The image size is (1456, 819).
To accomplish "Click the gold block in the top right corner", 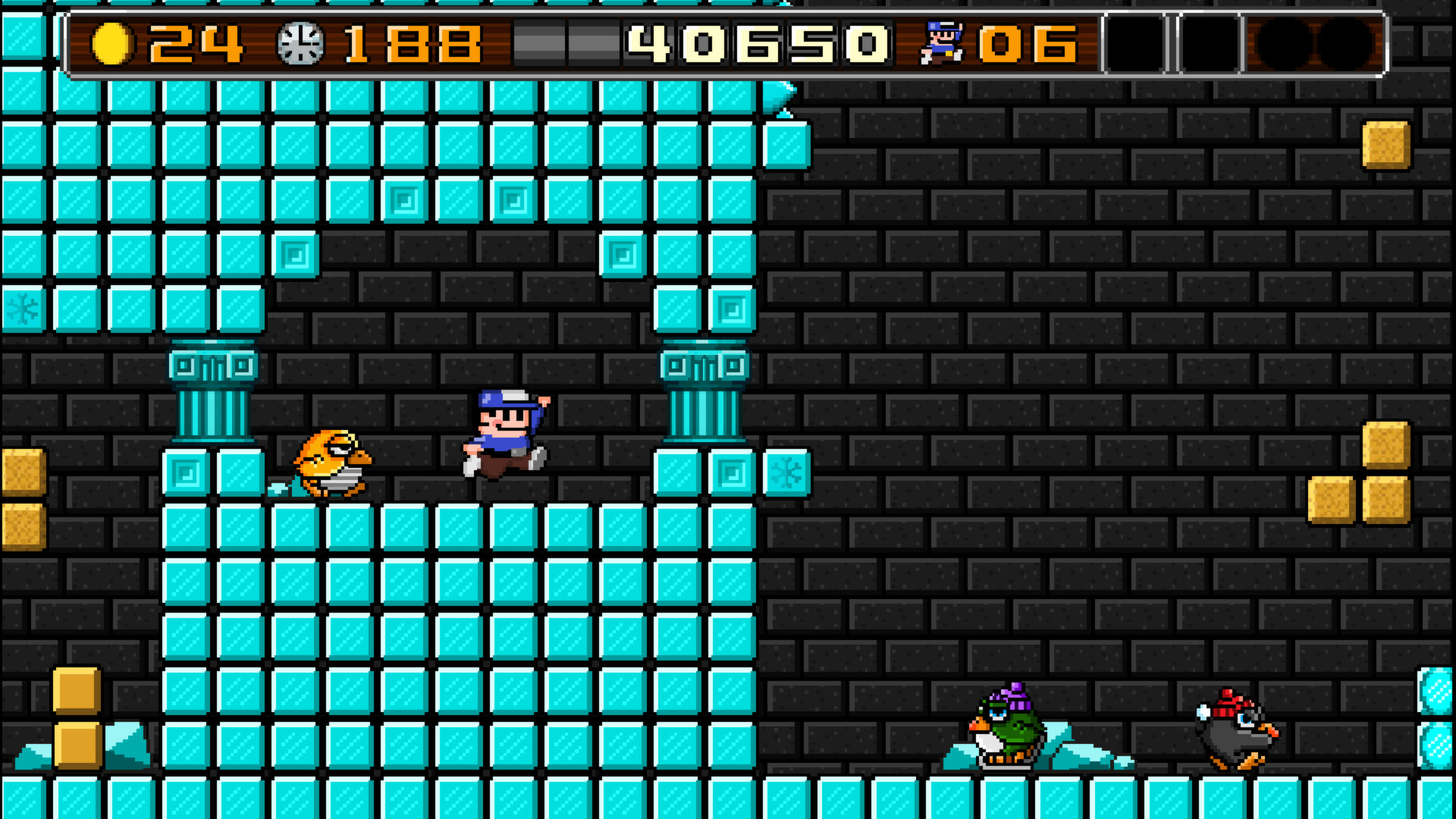I will click(1385, 144).
